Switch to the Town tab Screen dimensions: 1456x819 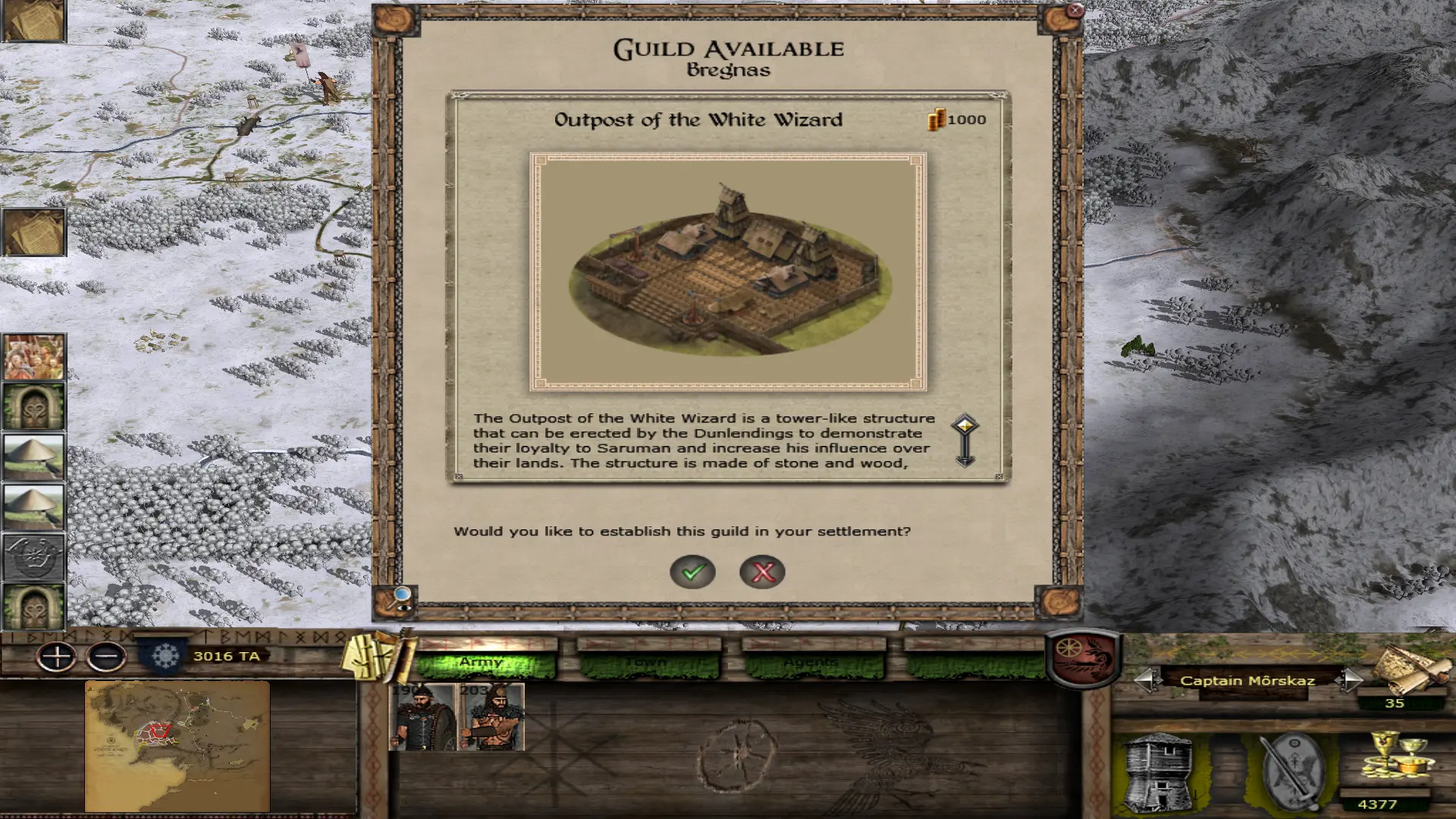point(648,662)
